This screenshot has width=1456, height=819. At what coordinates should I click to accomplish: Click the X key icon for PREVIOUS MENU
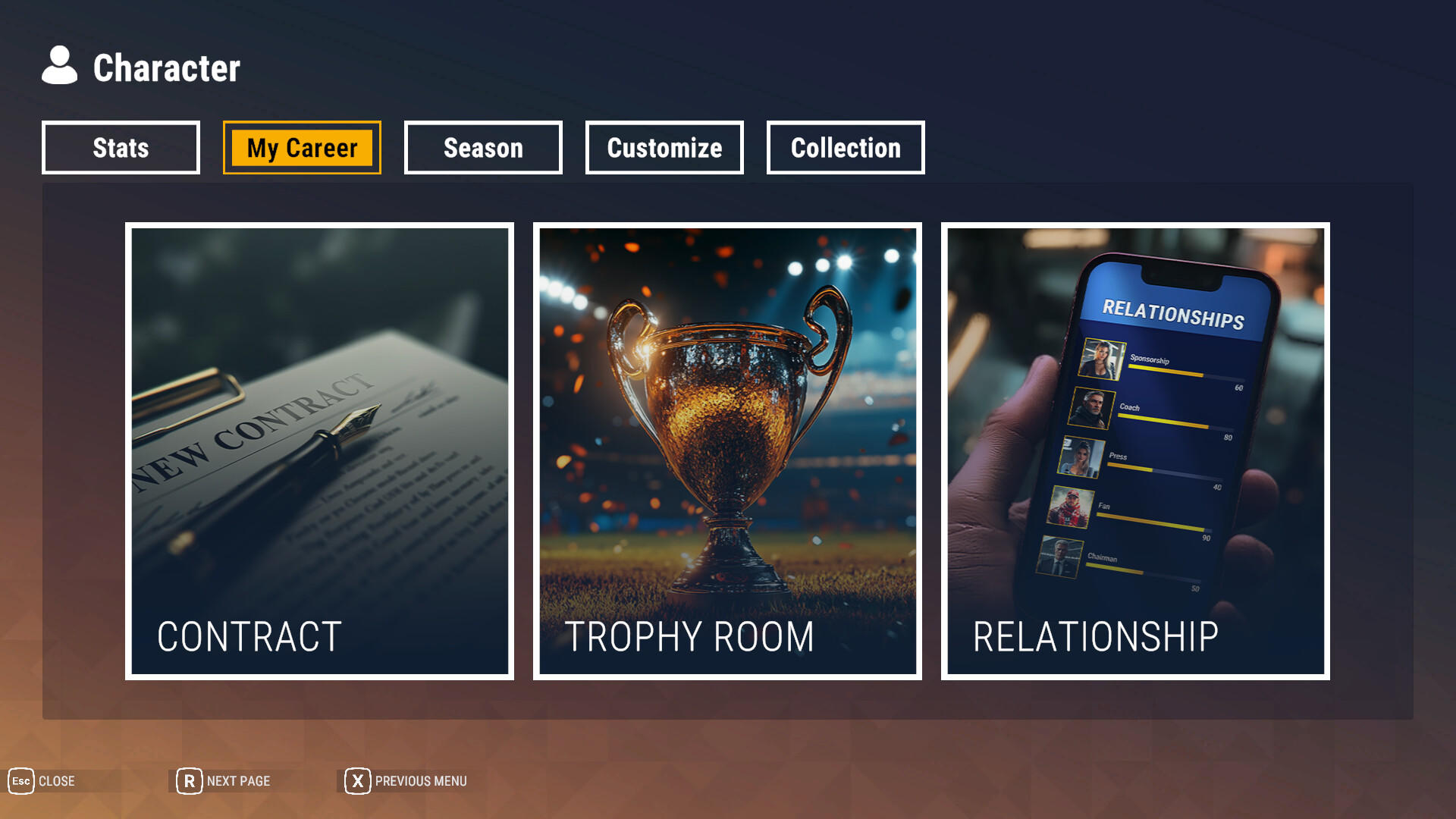(356, 781)
